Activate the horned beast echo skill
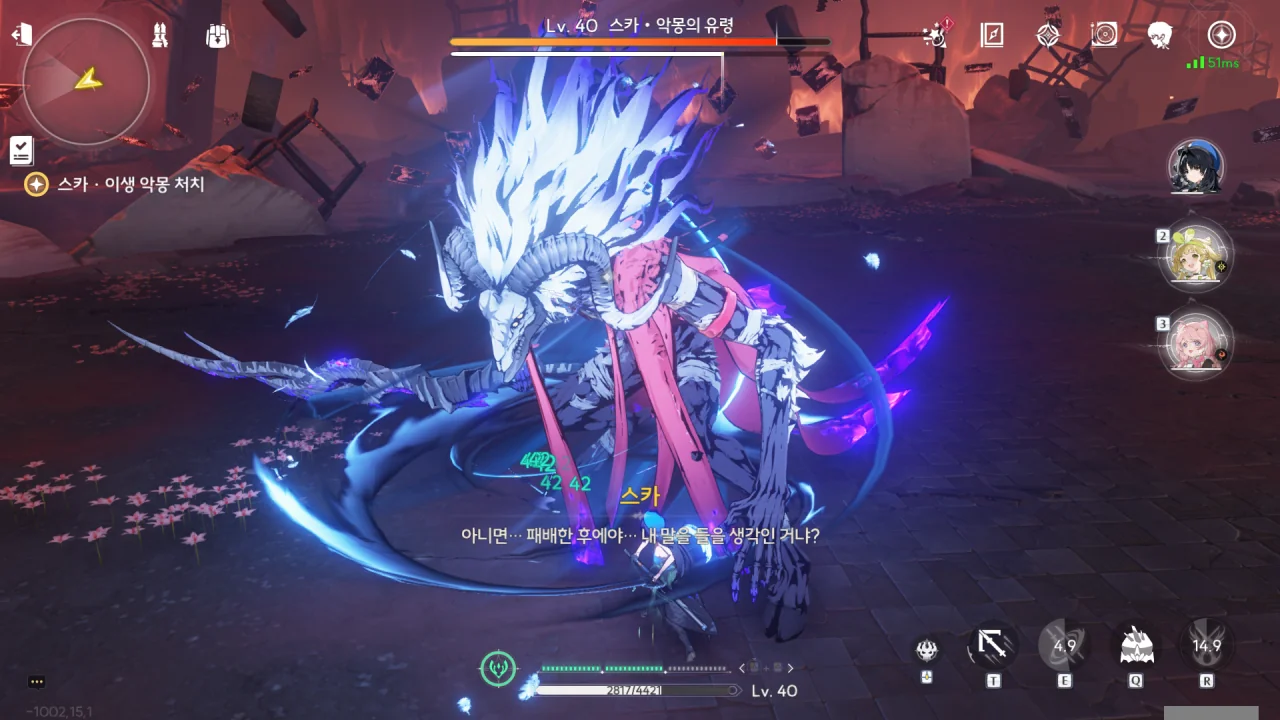 tap(1136, 646)
